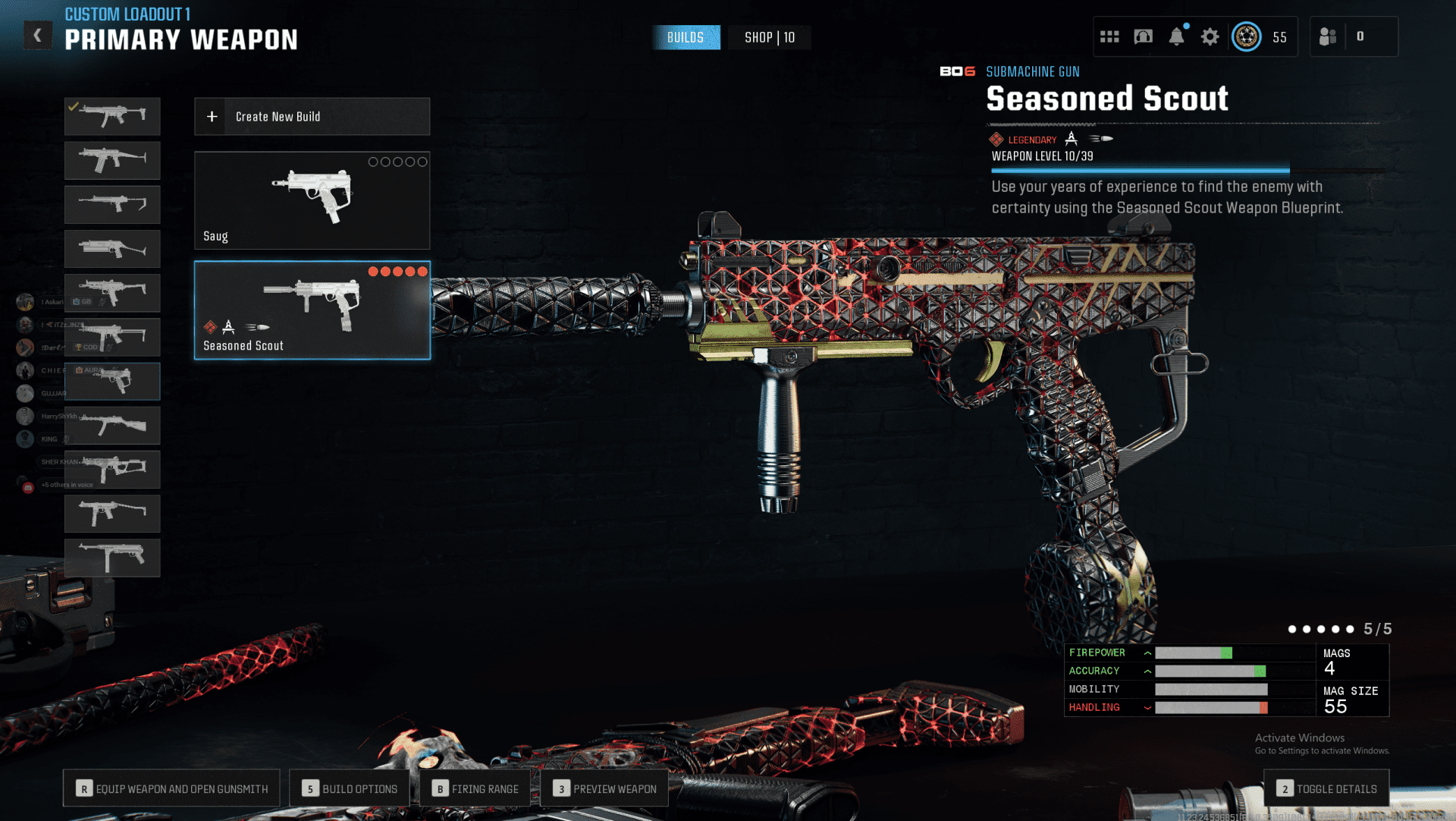Pick the last weapon in the list

112,558
